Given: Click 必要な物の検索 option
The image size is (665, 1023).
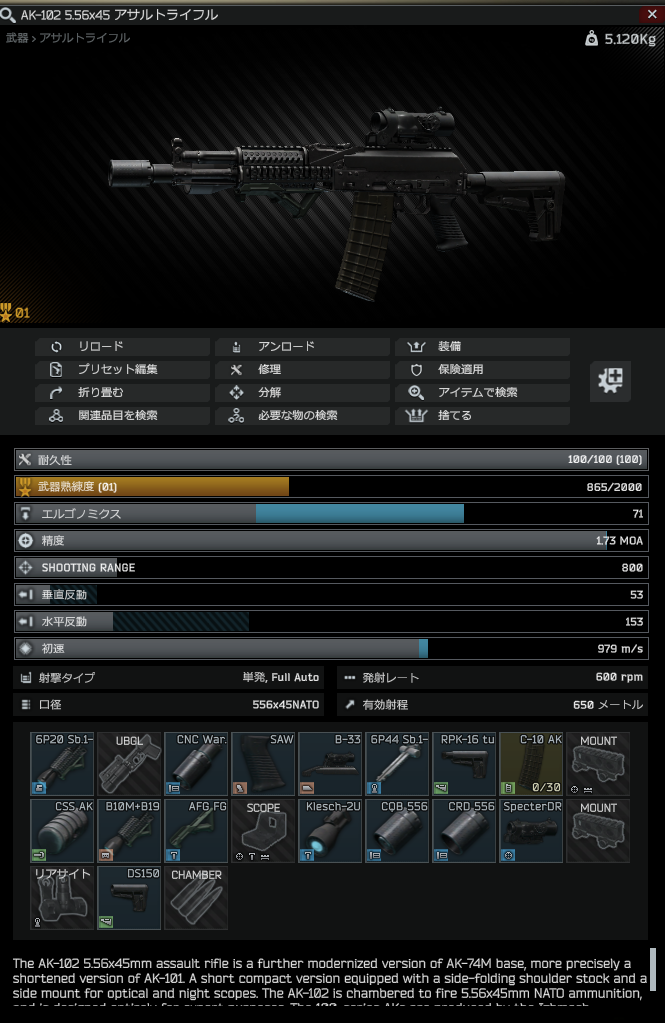Looking at the screenshot, I should (x=302, y=416).
